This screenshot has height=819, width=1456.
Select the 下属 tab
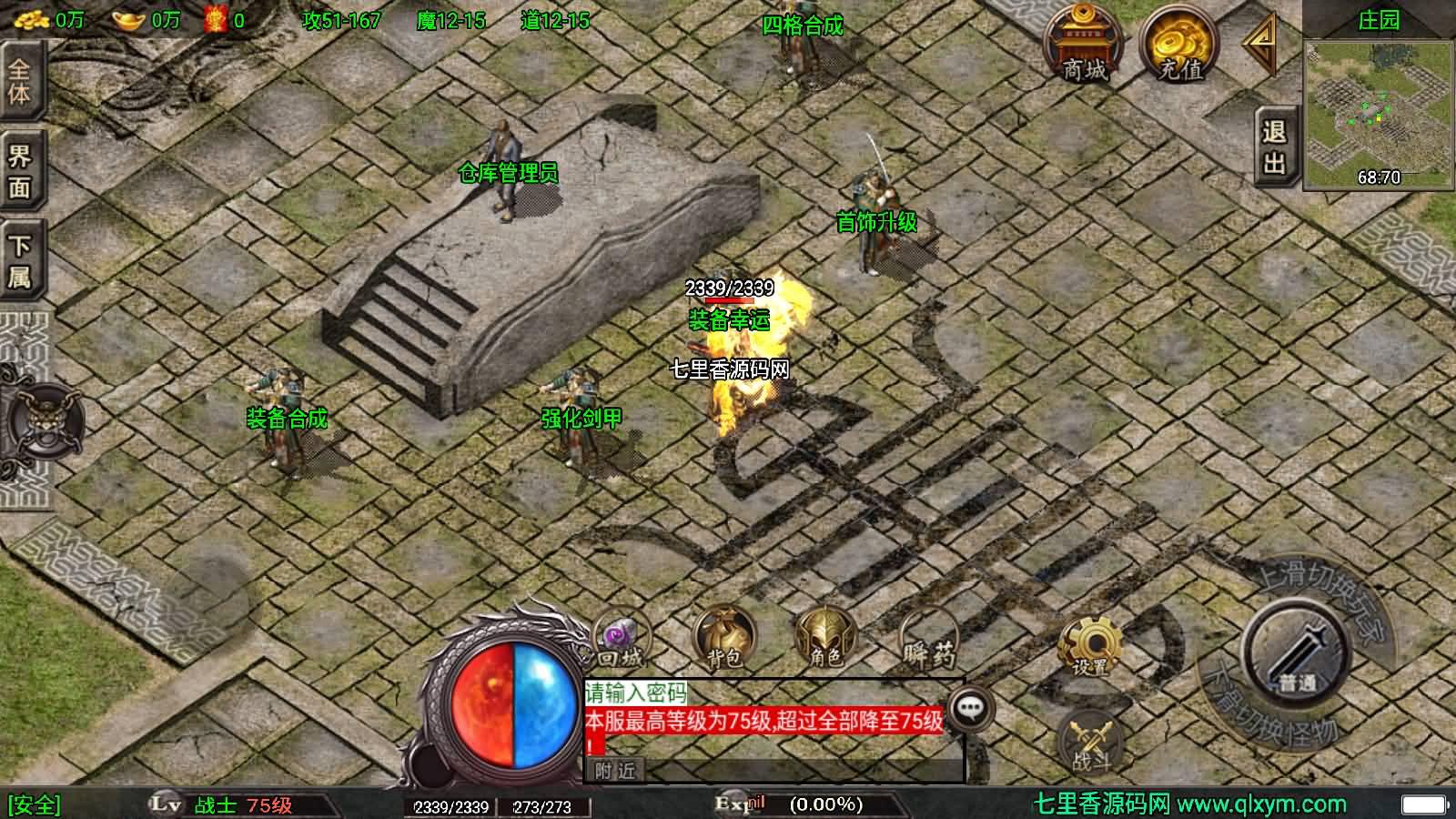click(20, 261)
